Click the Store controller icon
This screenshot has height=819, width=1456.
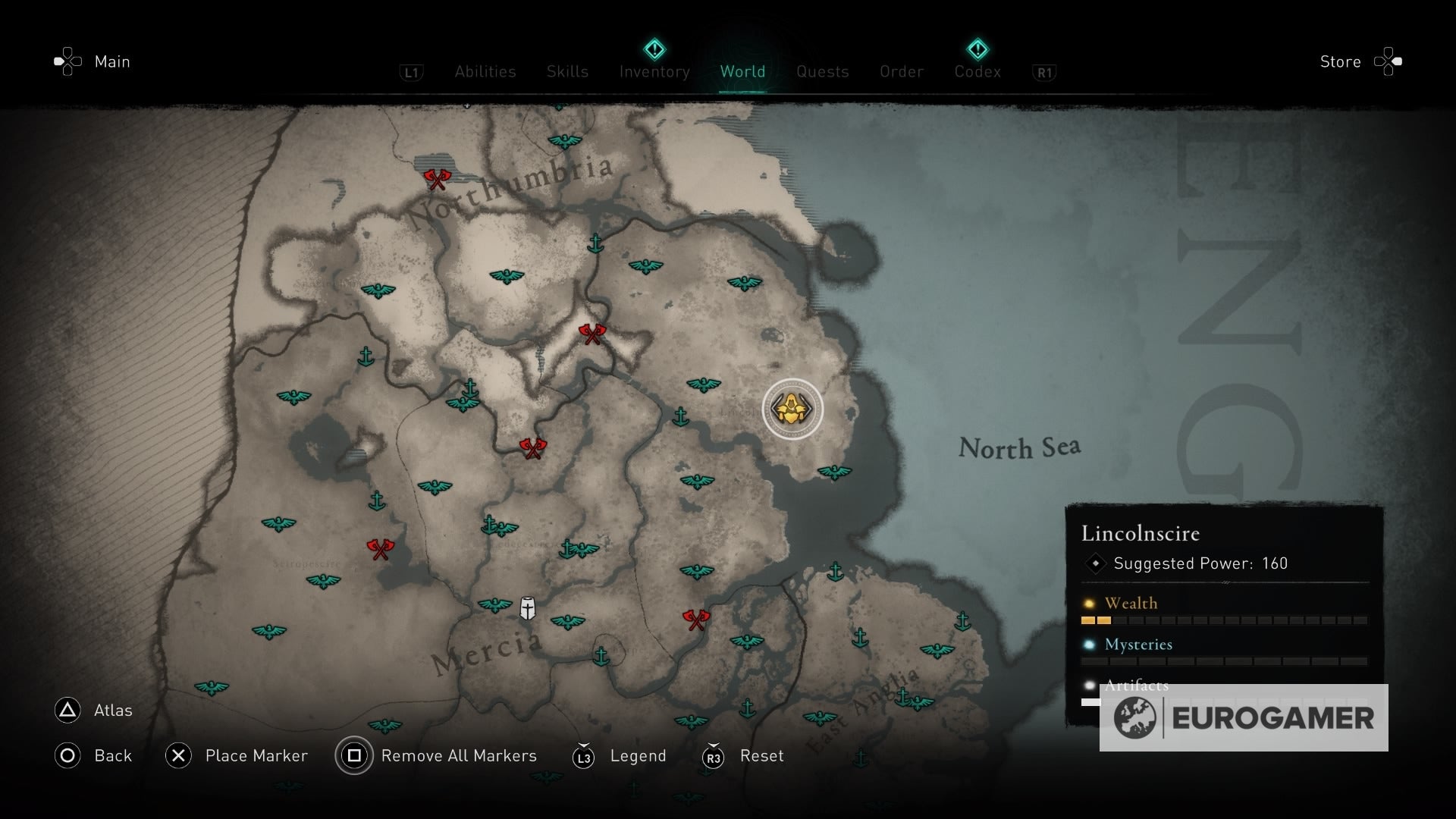click(x=1389, y=61)
